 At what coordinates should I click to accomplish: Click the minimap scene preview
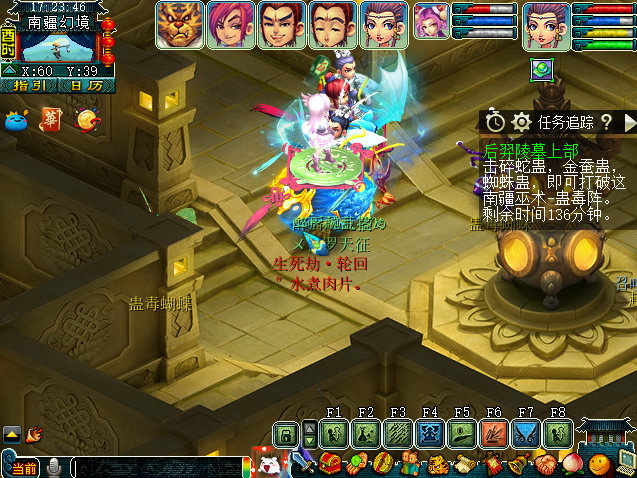(x=58, y=46)
